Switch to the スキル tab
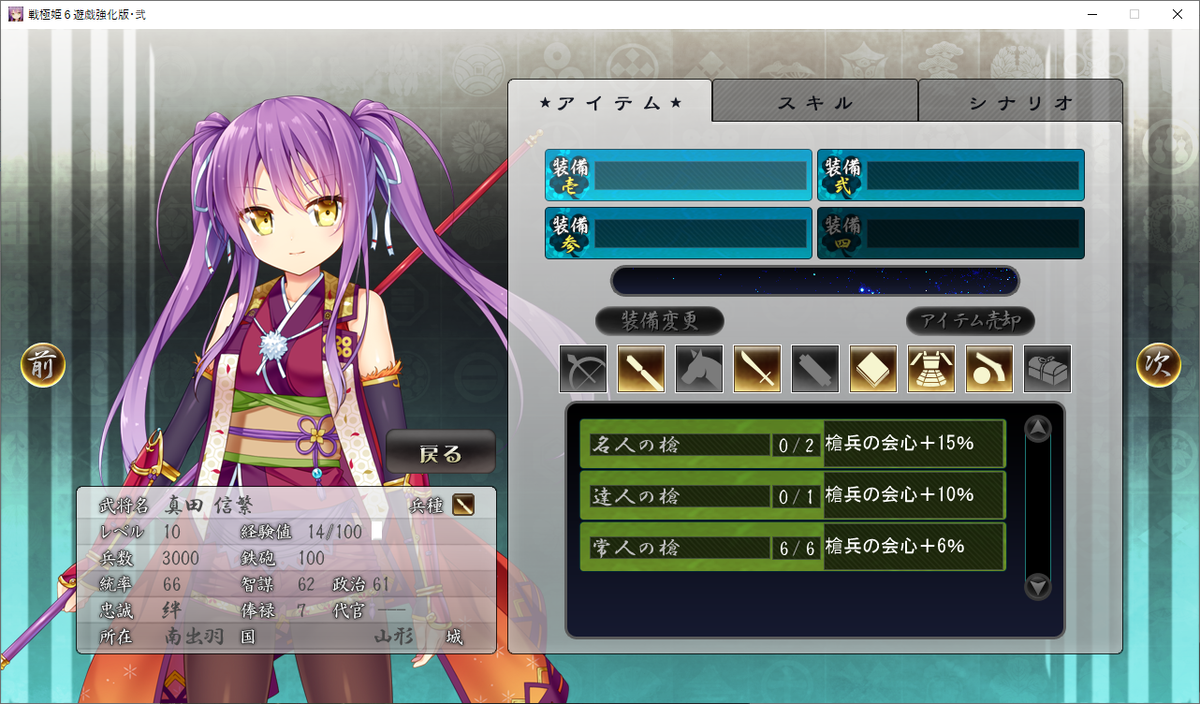Viewport: 1200px width, 704px height. click(815, 102)
